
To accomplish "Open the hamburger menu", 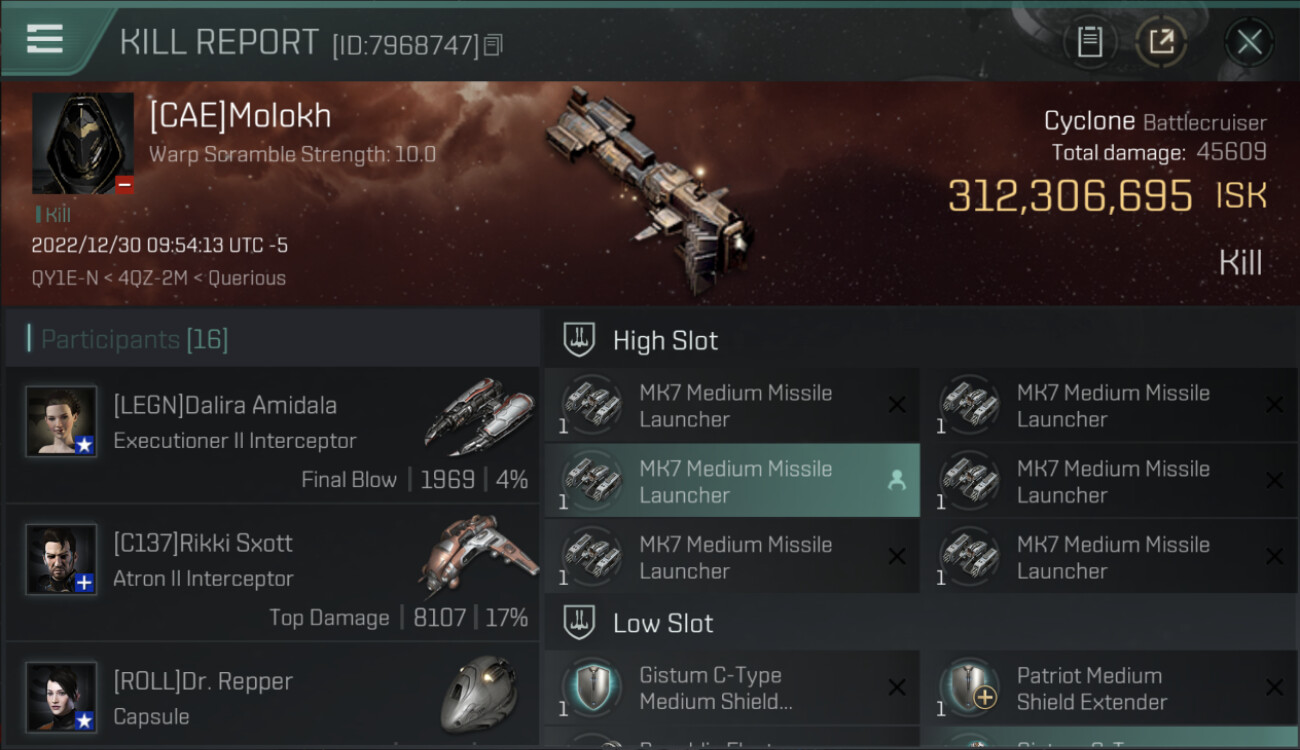I will tap(45, 40).
